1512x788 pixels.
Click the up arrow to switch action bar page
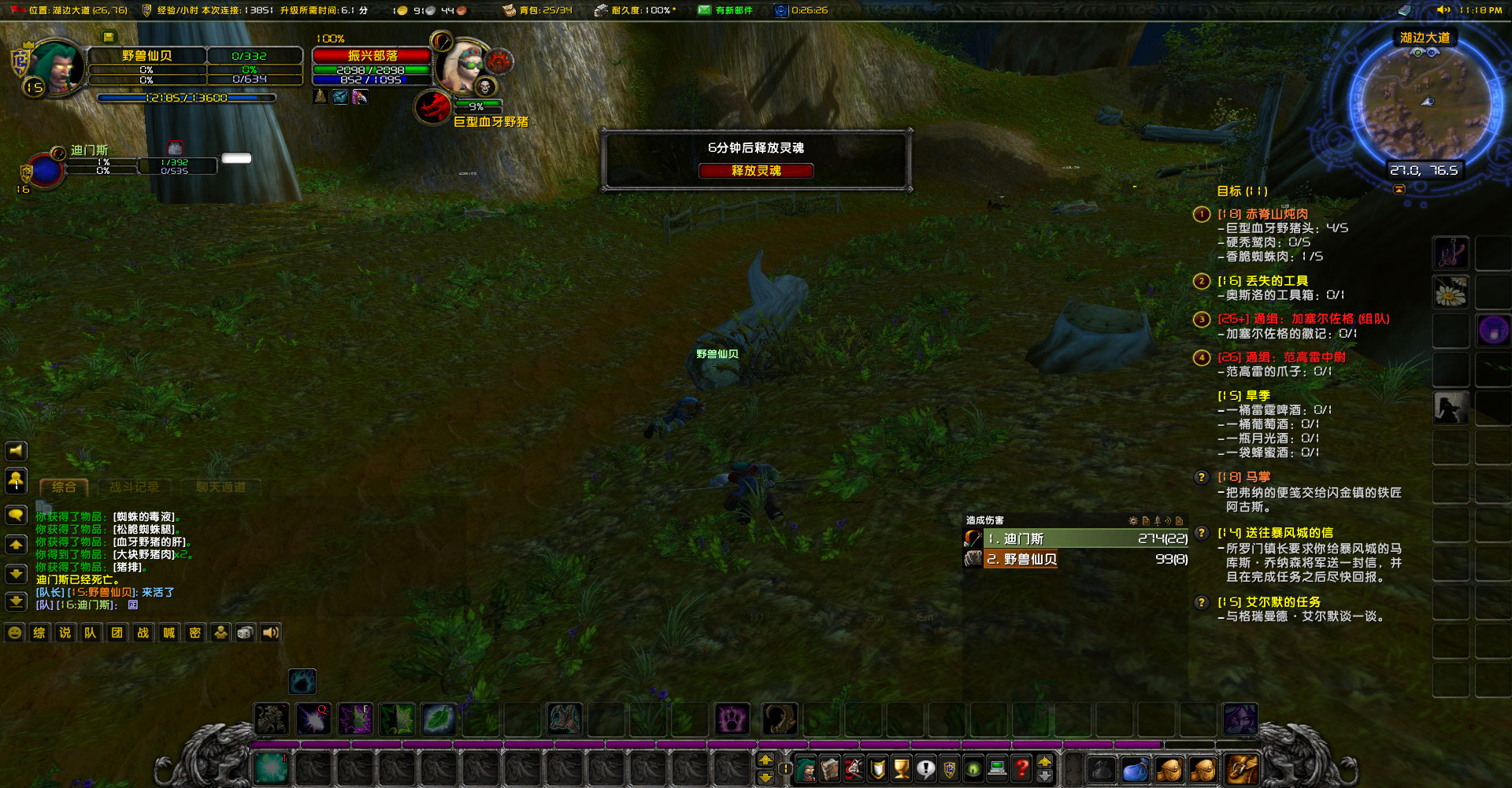(x=765, y=760)
